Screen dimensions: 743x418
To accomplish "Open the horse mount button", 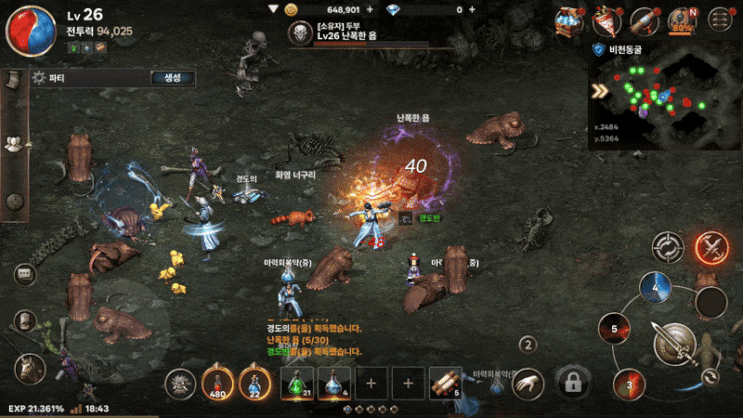I will point(29,367).
